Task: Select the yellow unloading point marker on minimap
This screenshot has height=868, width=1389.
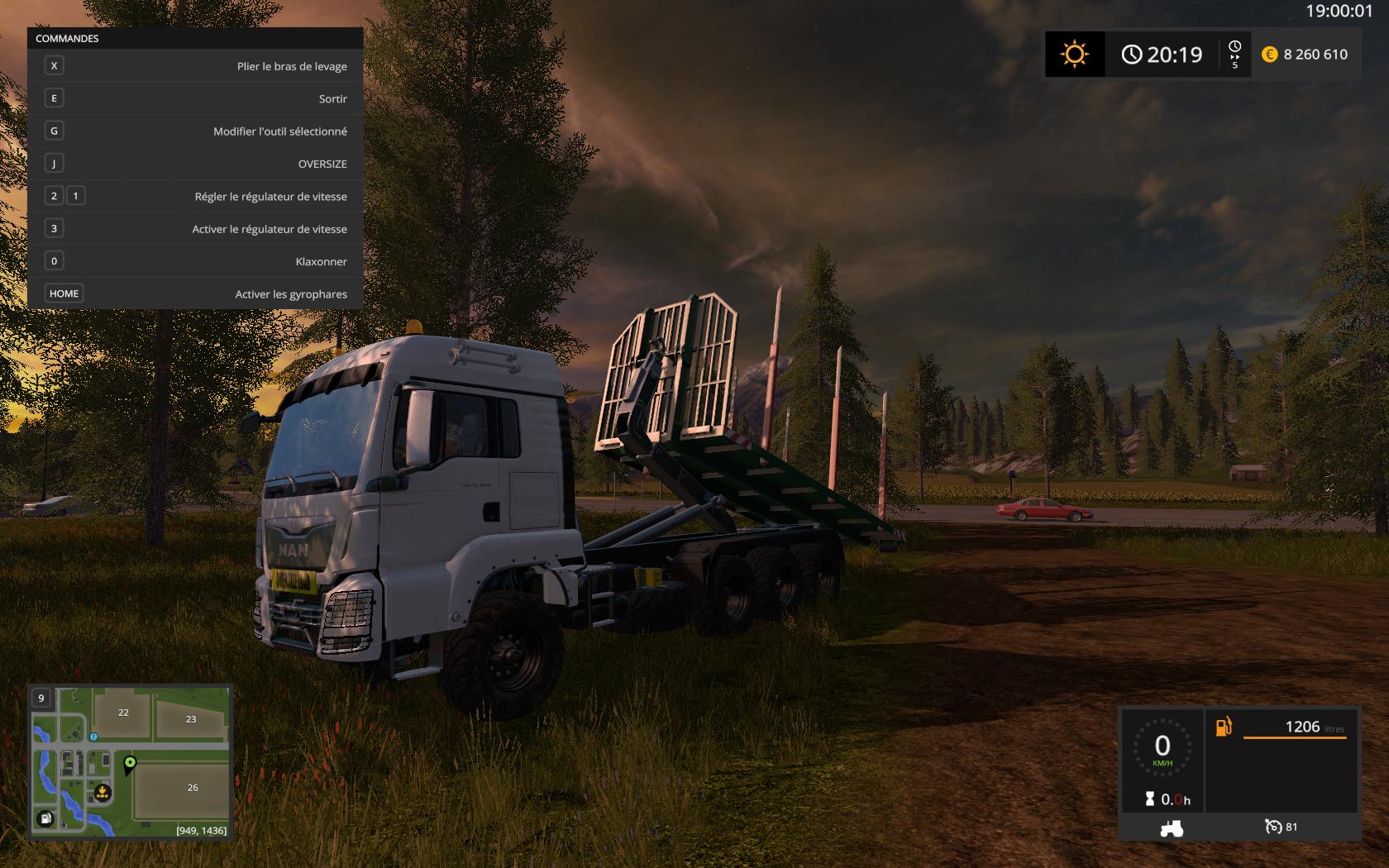Action: [103, 793]
